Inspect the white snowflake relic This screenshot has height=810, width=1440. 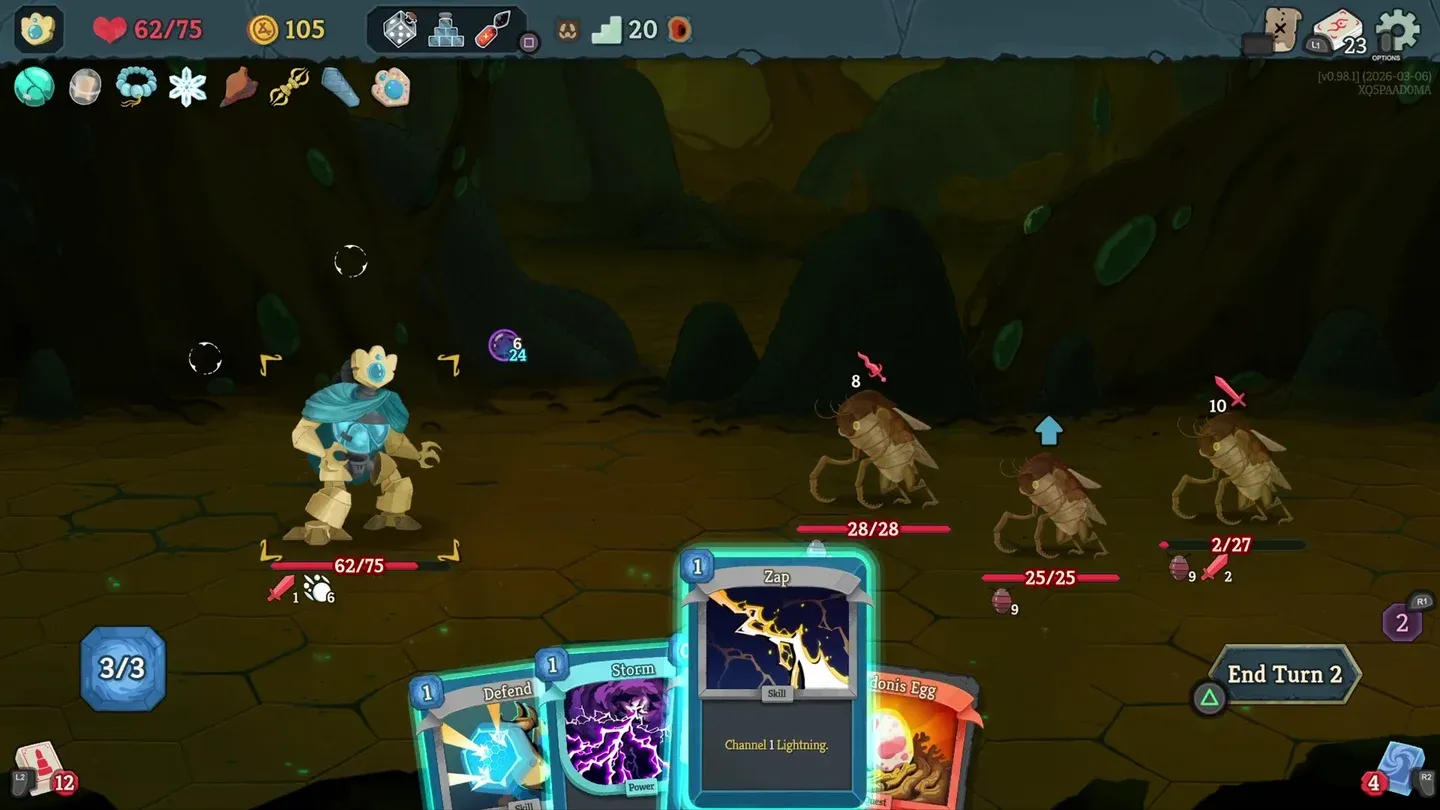point(187,87)
